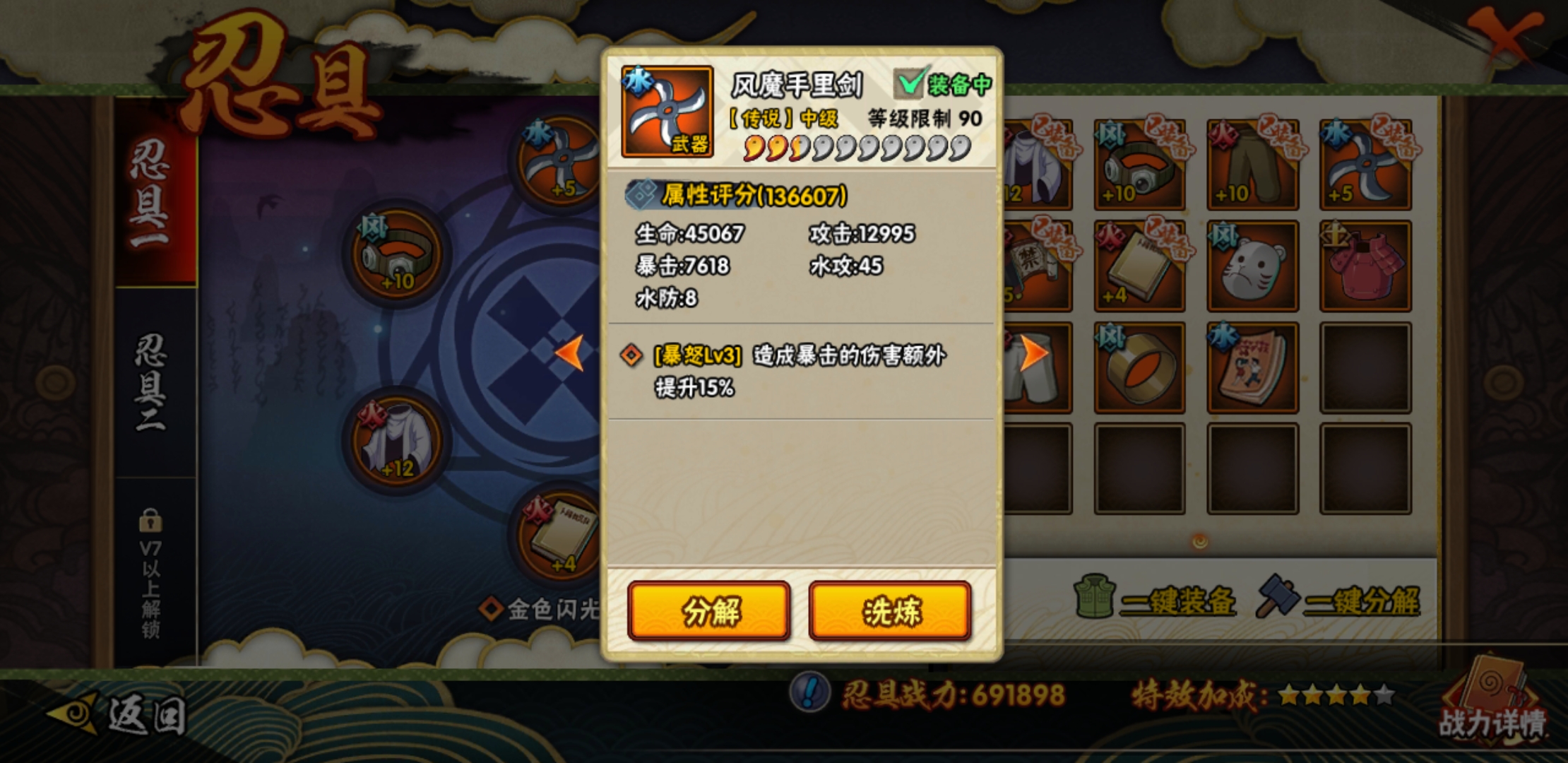Select the equipped +10 belt slot on the wheel
This screenshot has height=763, width=1568.
pyautogui.click(x=396, y=254)
